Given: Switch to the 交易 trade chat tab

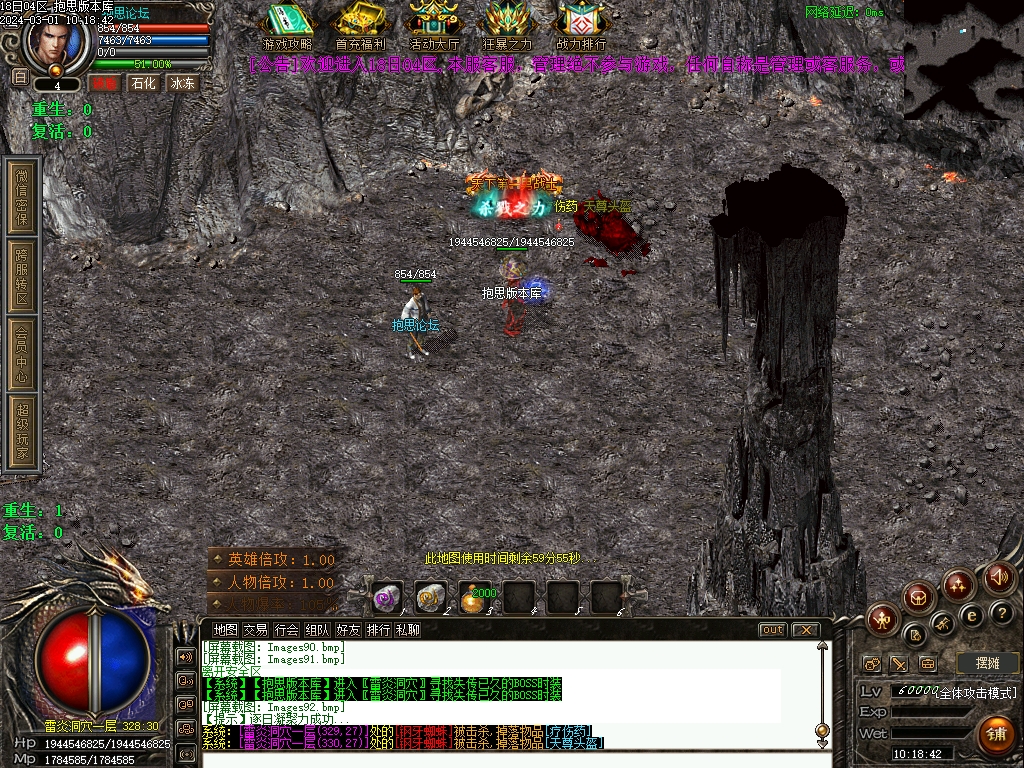Looking at the screenshot, I should [256, 630].
